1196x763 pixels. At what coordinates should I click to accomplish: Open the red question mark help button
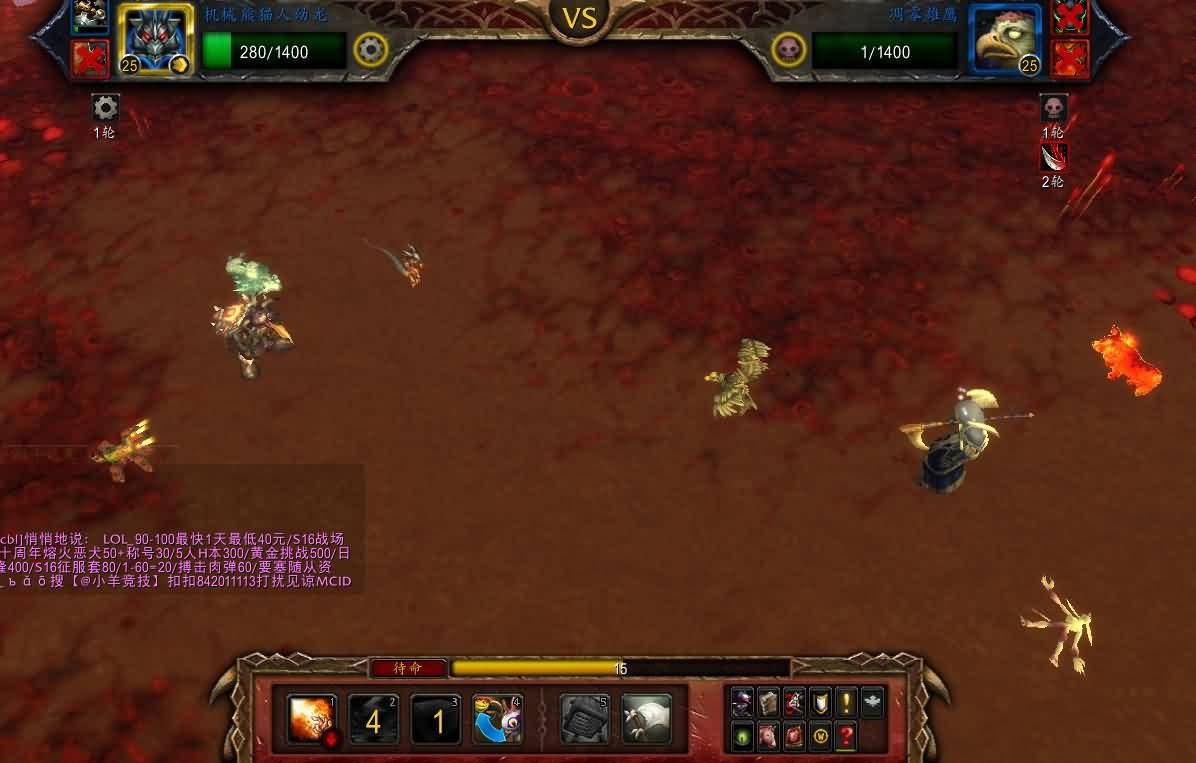pyautogui.click(x=846, y=736)
